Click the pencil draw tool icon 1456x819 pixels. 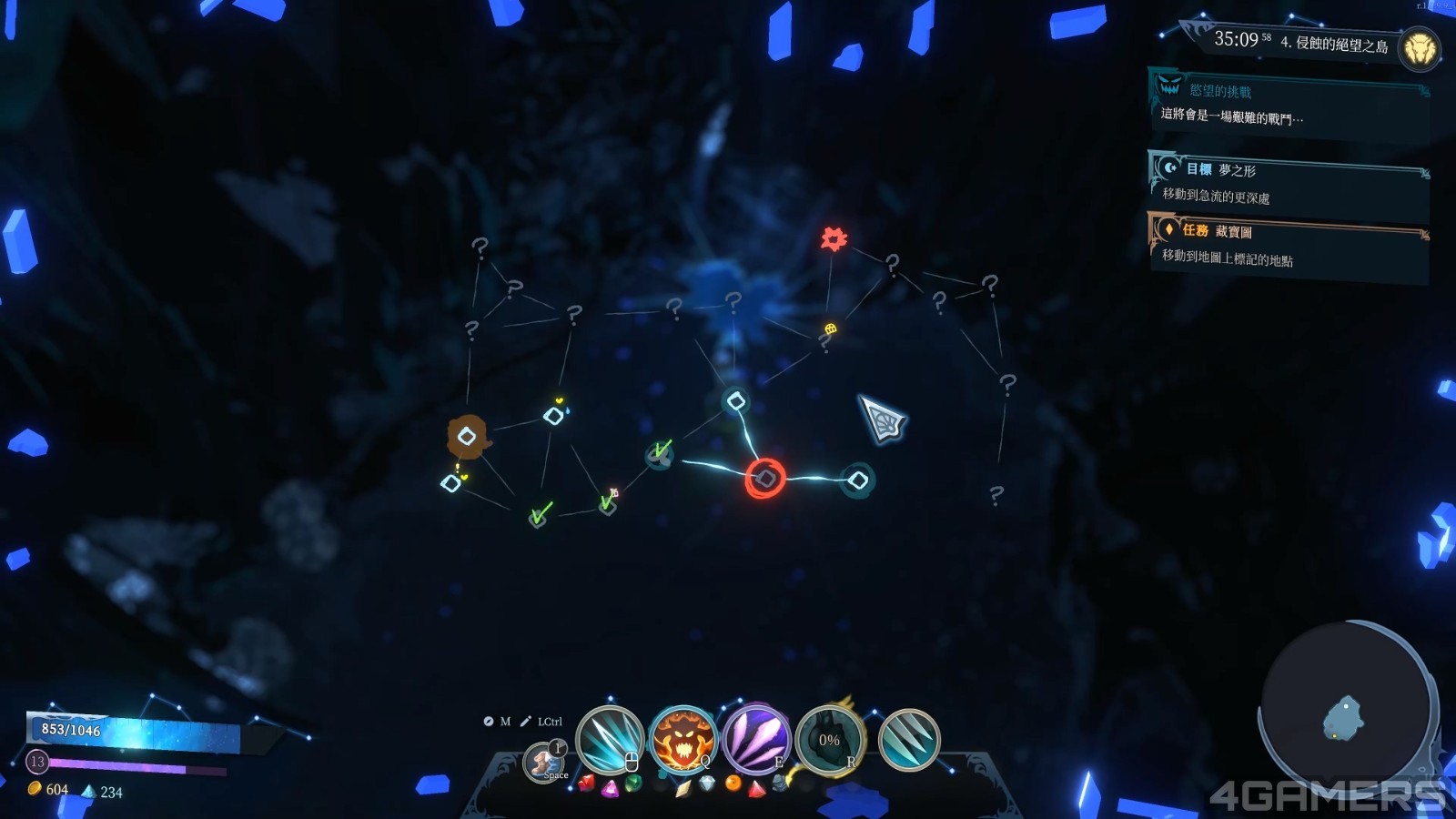pos(525,722)
